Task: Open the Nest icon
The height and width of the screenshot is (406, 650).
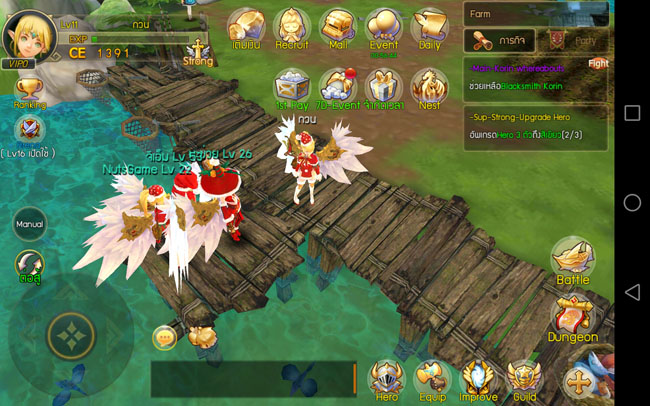Action: point(430,88)
